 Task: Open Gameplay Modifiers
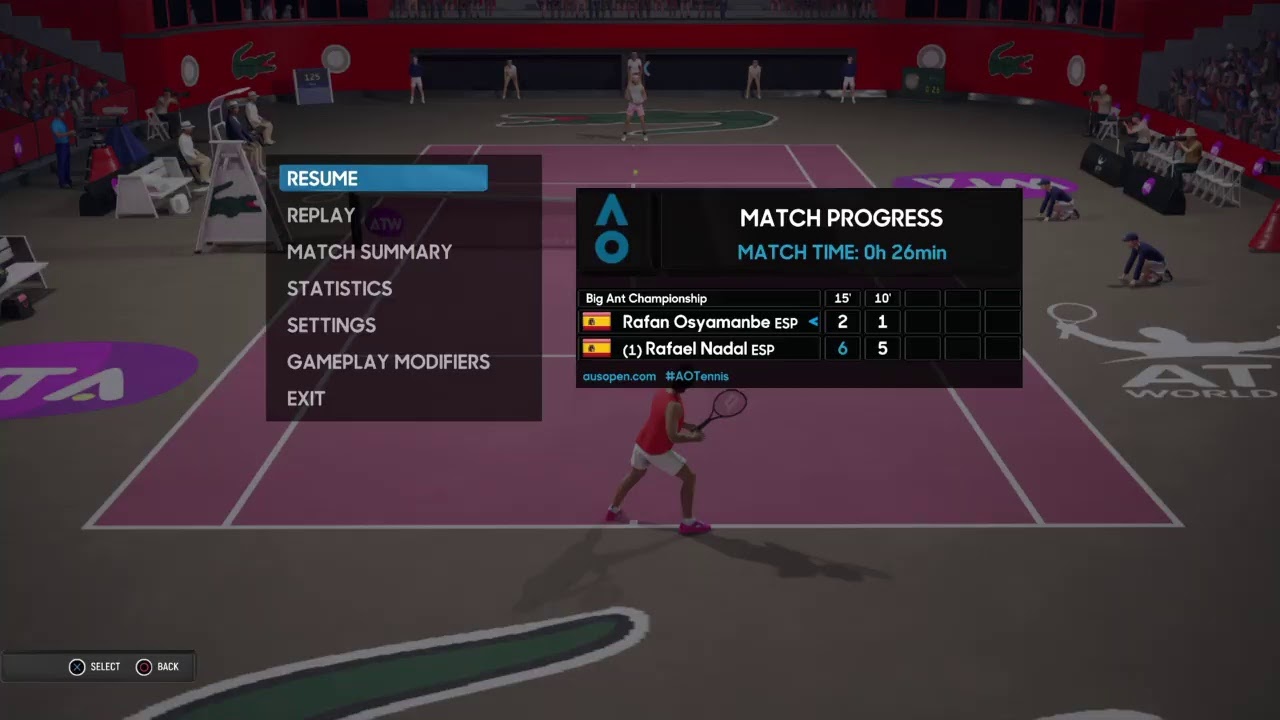[388, 362]
